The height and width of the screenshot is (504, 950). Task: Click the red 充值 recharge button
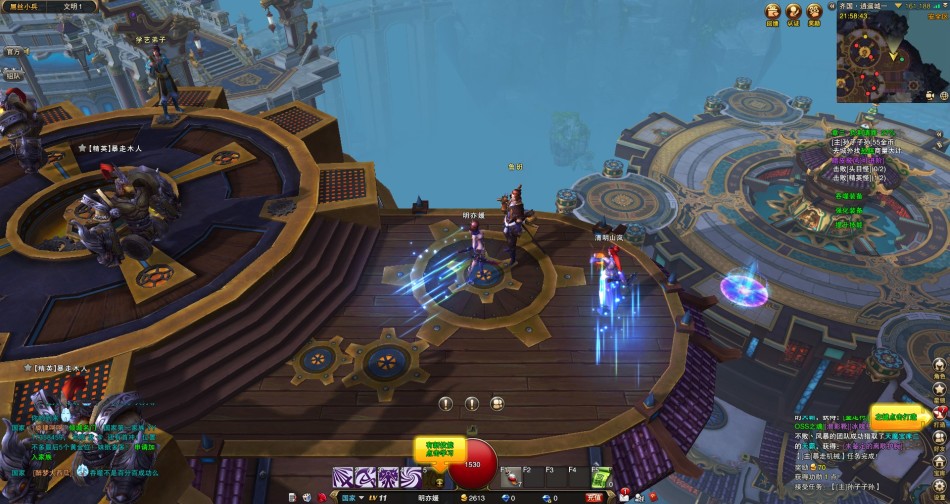pyautogui.click(x=594, y=497)
